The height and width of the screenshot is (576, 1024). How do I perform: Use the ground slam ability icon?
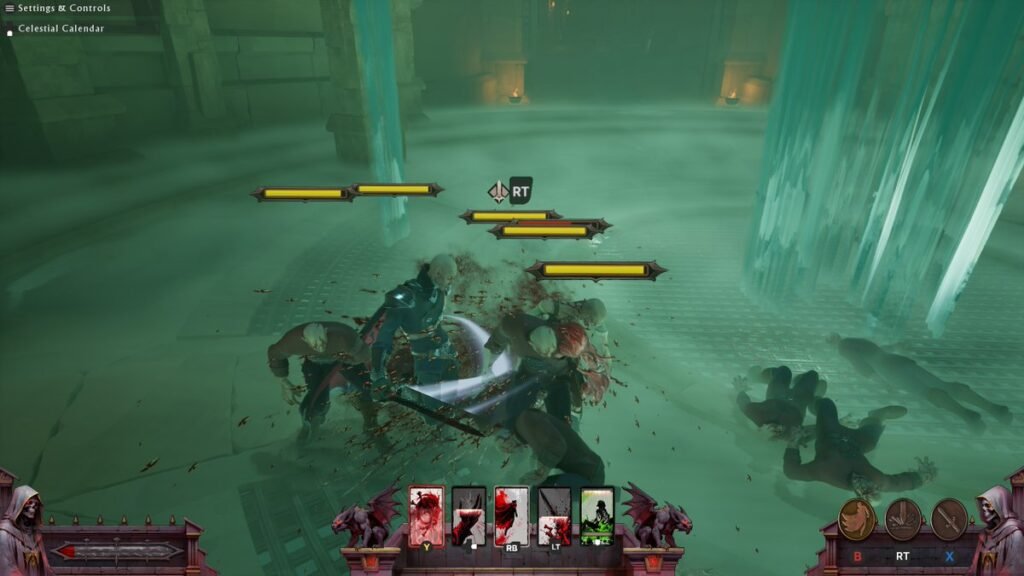coord(903,519)
